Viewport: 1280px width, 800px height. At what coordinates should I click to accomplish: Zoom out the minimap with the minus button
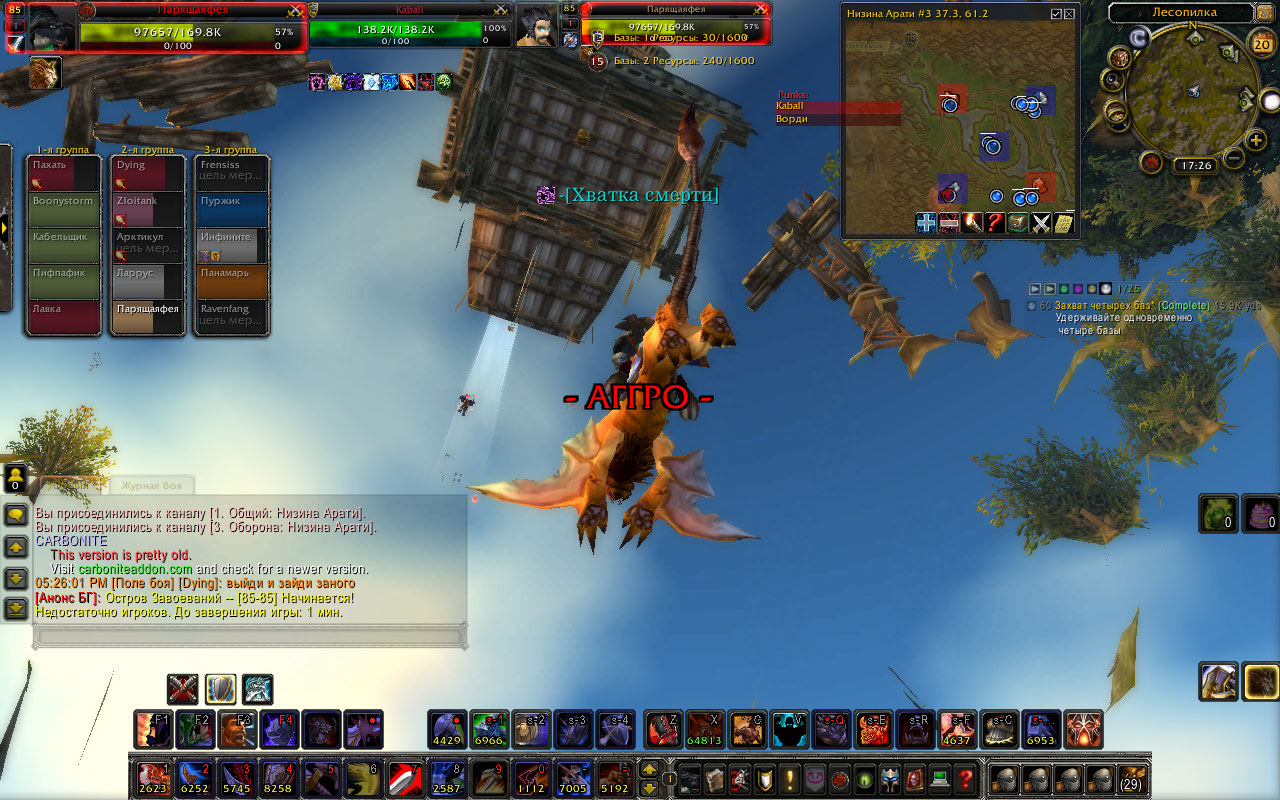[x=1233, y=158]
